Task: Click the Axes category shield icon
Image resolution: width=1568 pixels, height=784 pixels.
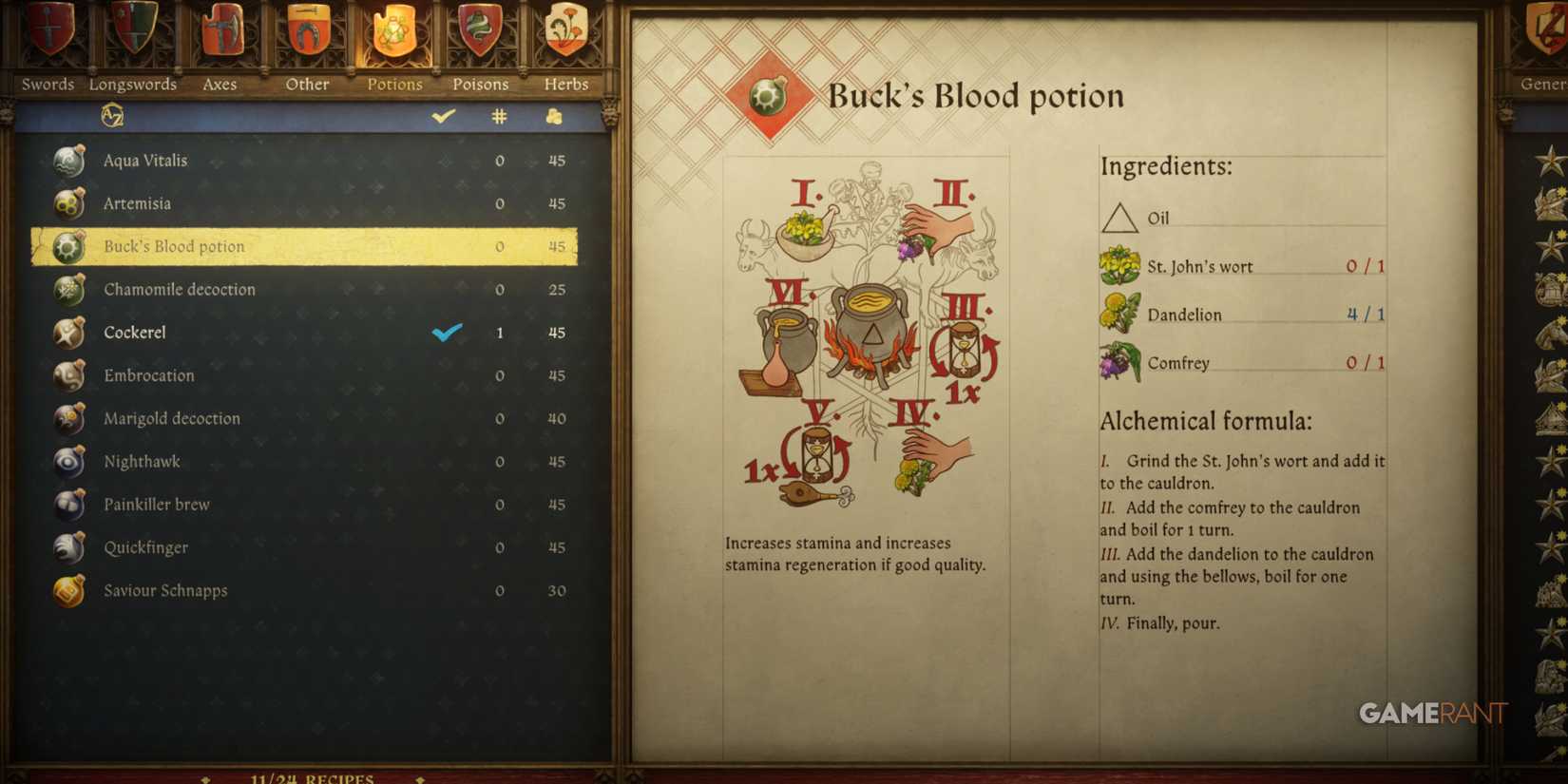Action: pos(220,33)
